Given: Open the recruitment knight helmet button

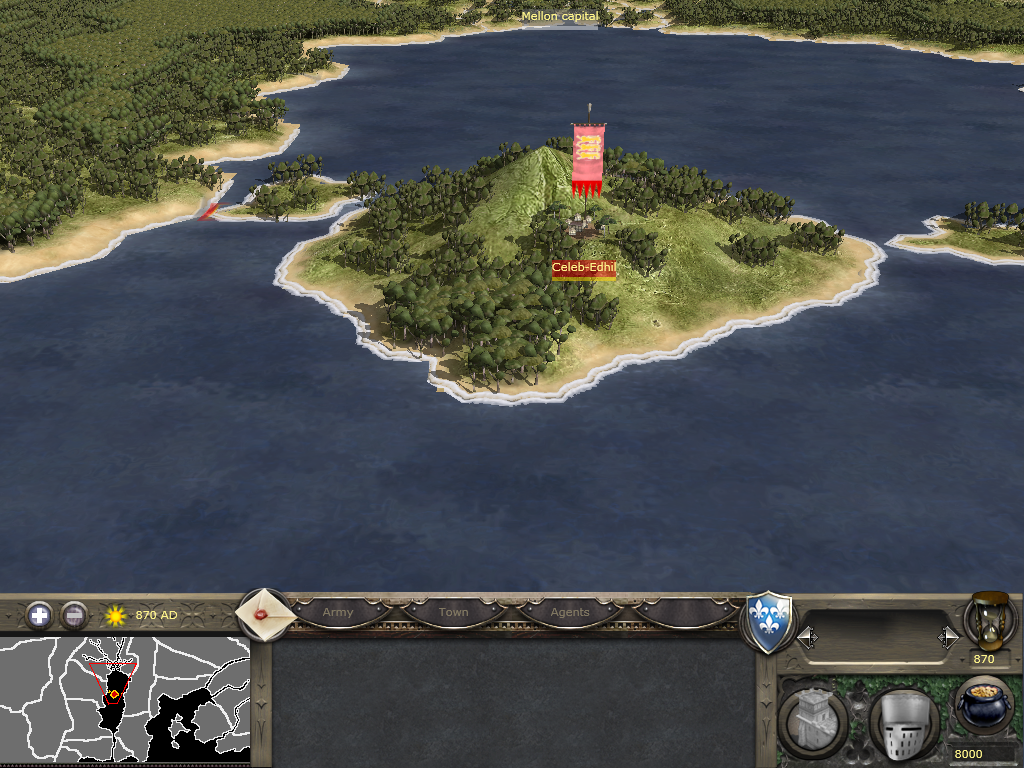Looking at the screenshot, I should pyautogui.click(x=902, y=724).
